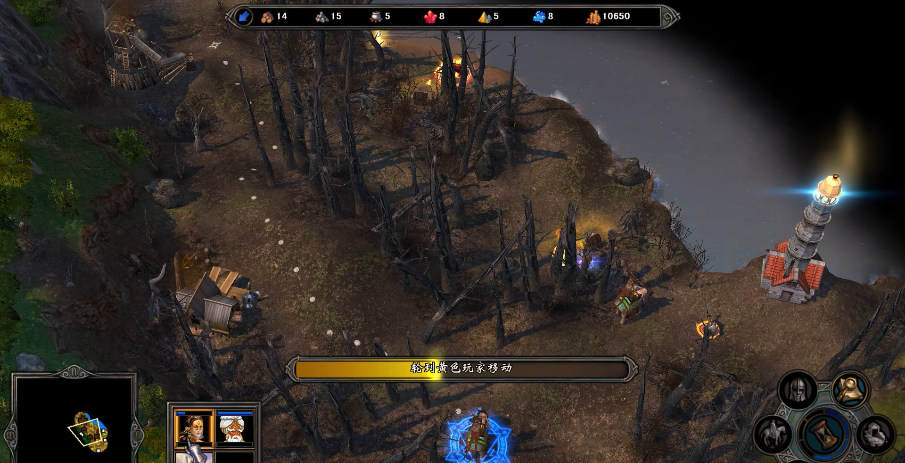Screen dimensions: 905x463
Task: Select the white-turbaned hero portrait
Action: coord(235,428)
